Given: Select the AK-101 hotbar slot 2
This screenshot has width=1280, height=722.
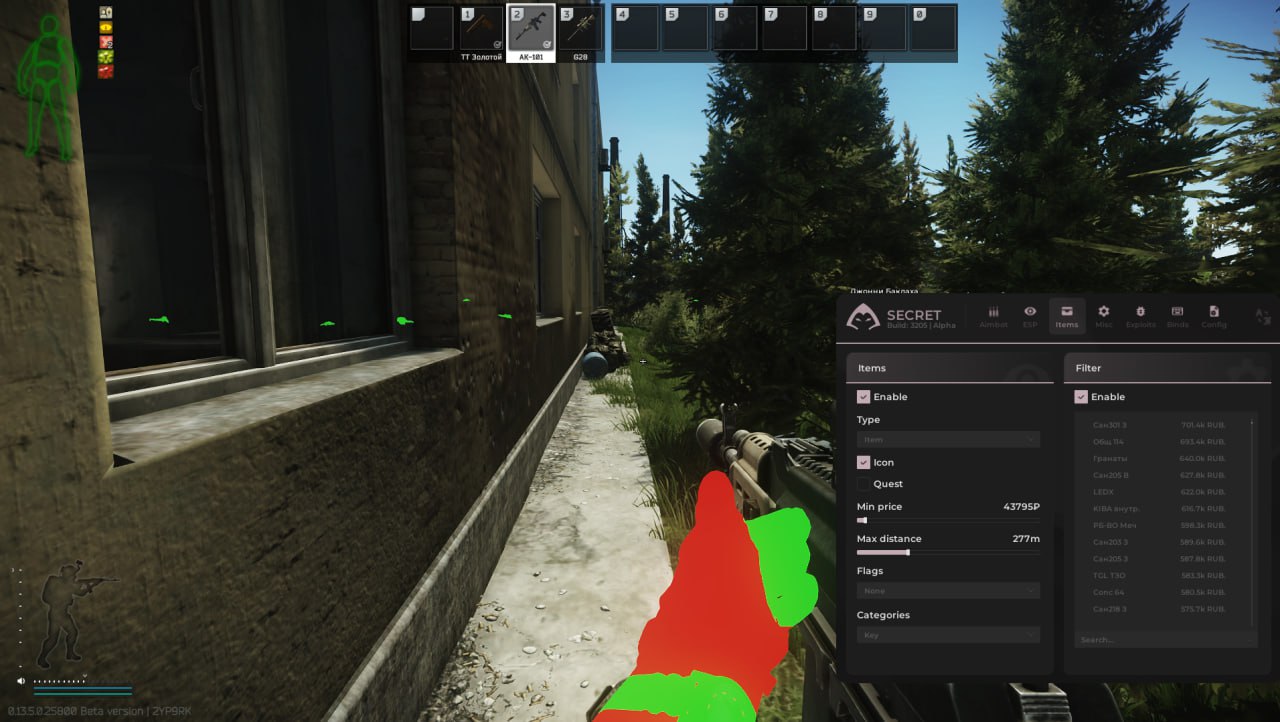Looking at the screenshot, I should coord(530,29).
